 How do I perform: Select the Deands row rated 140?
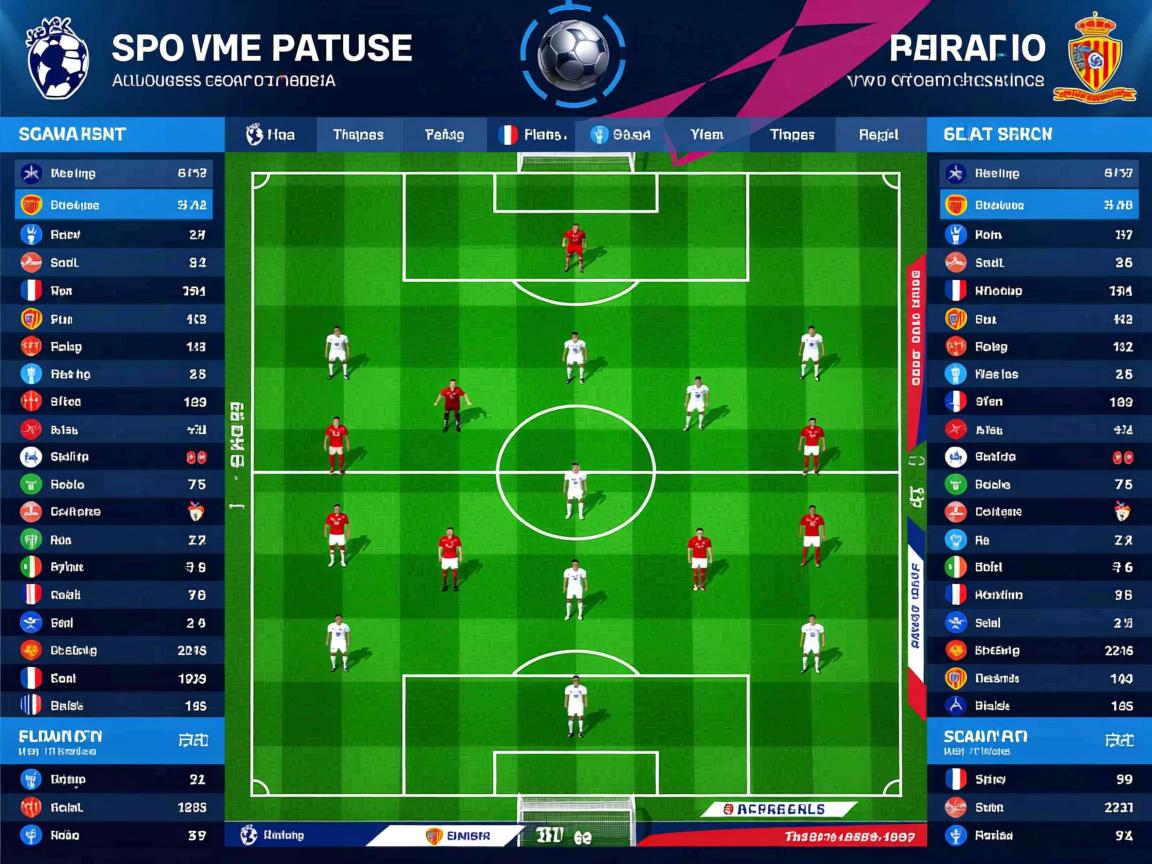coord(1039,678)
